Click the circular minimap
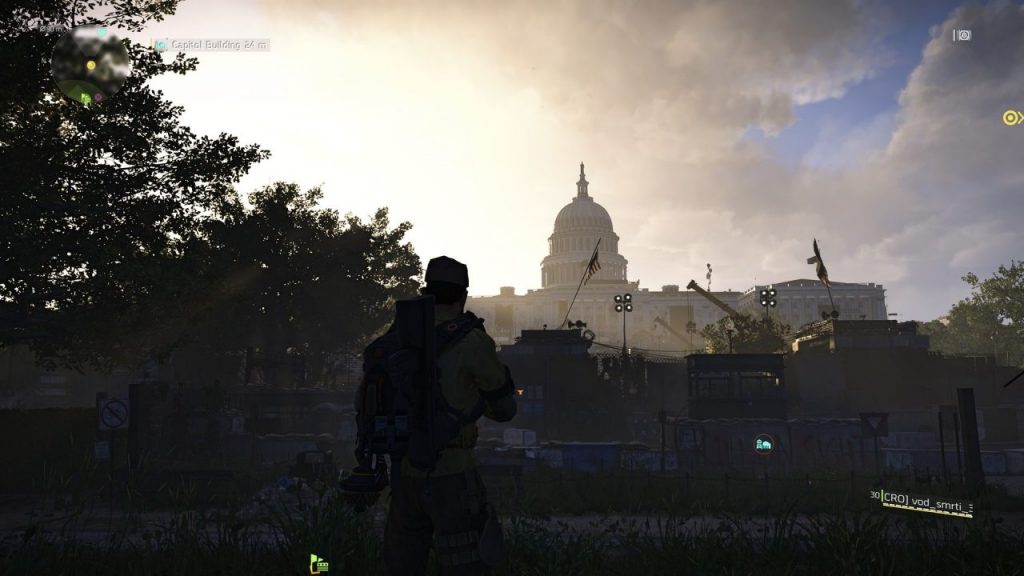The height and width of the screenshot is (576, 1024). click(90, 65)
